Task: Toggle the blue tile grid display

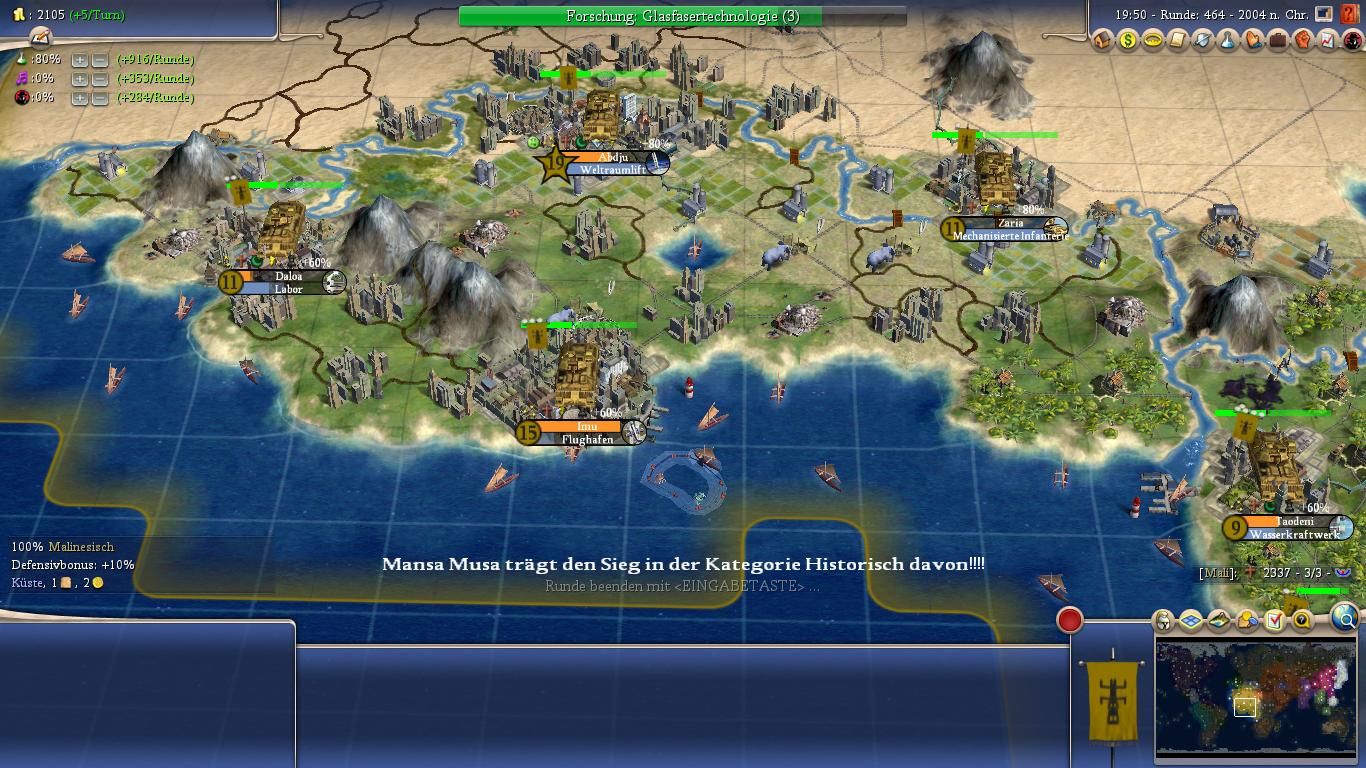Action: click(1190, 621)
